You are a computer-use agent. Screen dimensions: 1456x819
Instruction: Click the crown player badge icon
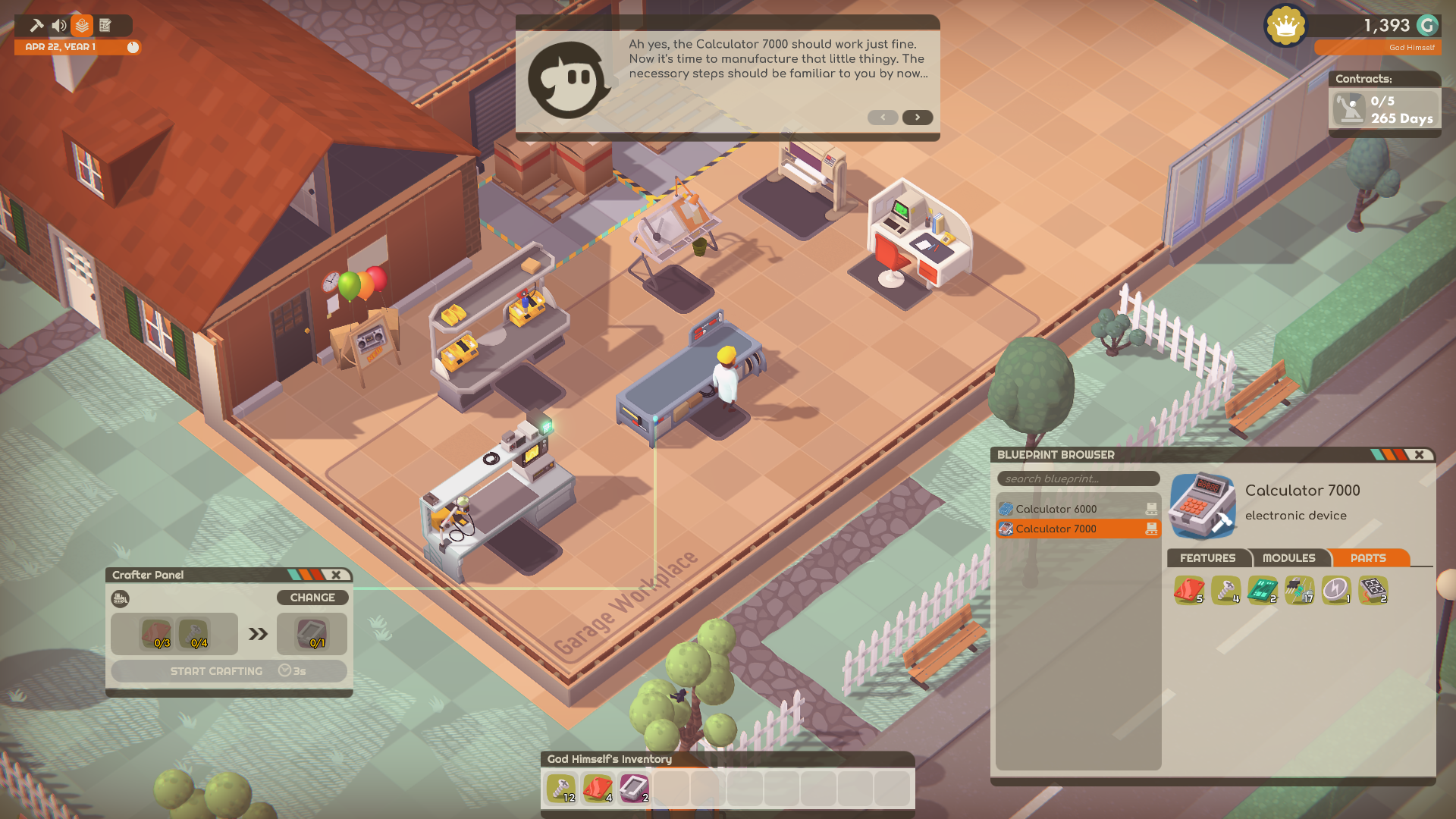1285,26
